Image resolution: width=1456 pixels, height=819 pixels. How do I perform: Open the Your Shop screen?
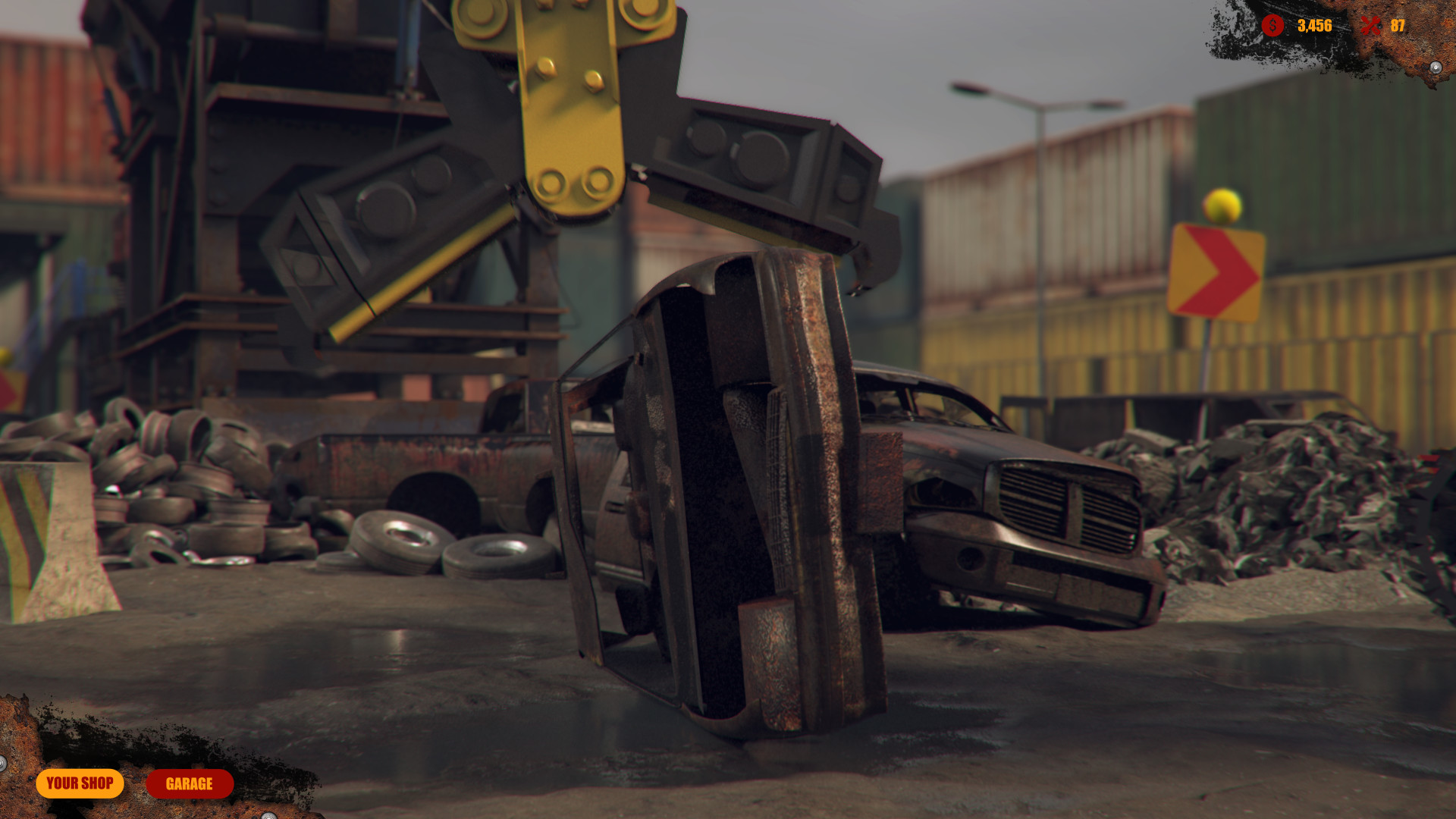pyautogui.click(x=80, y=783)
